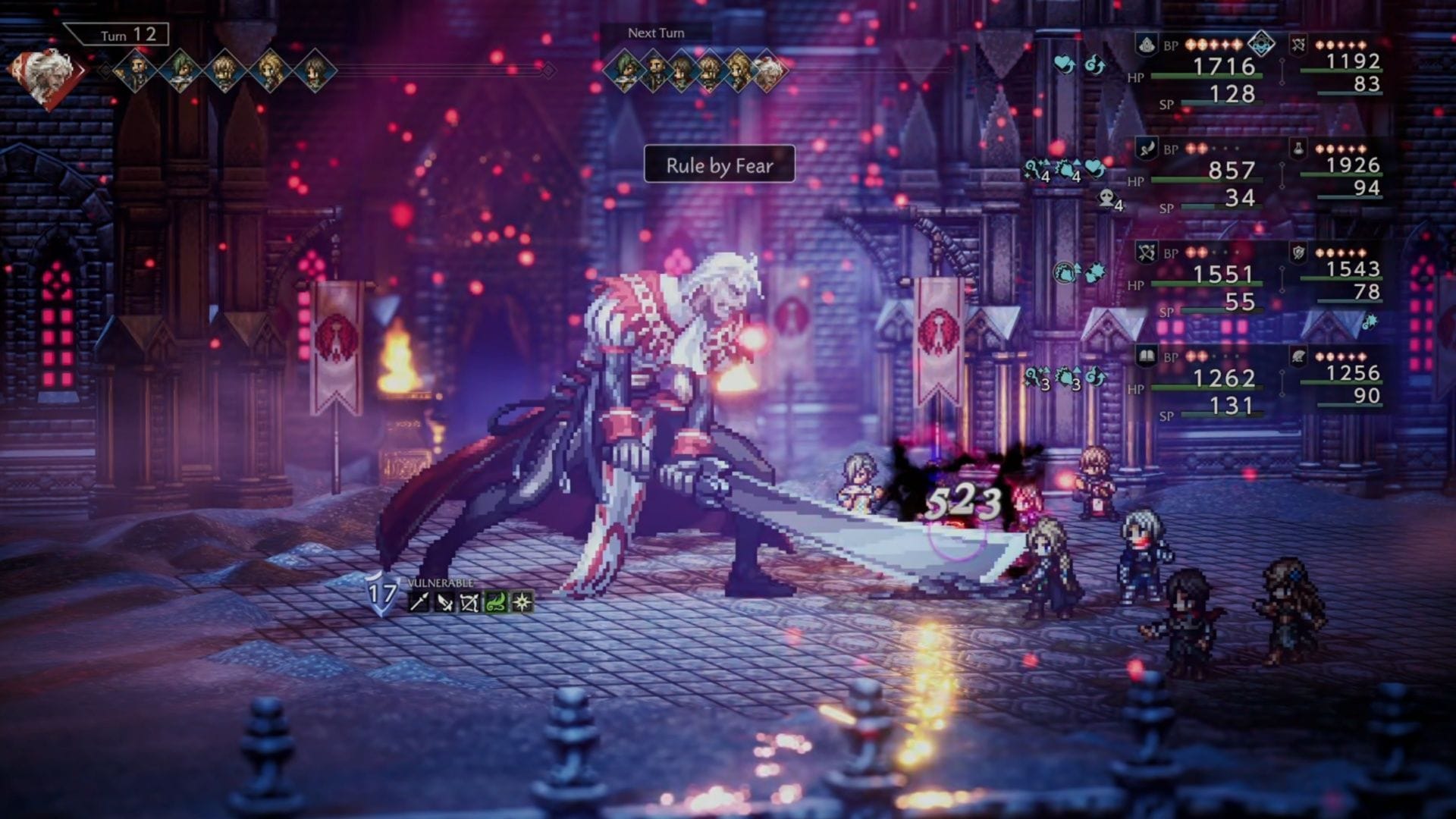Click the scholar book icon beside 1262 HP
The image size is (1456, 819).
tap(1147, 353)
